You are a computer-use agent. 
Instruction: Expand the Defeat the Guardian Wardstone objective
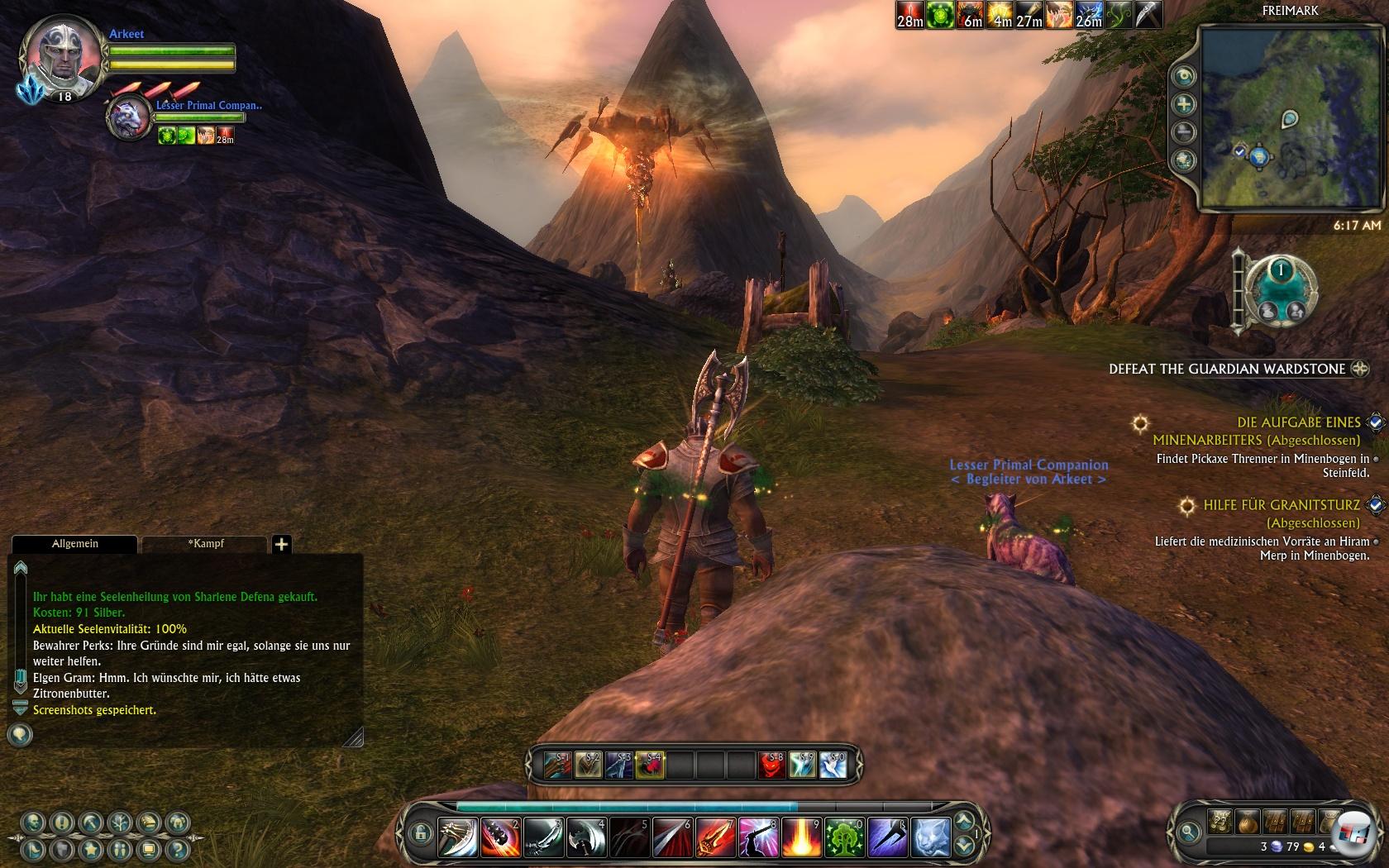point(1359,369)
